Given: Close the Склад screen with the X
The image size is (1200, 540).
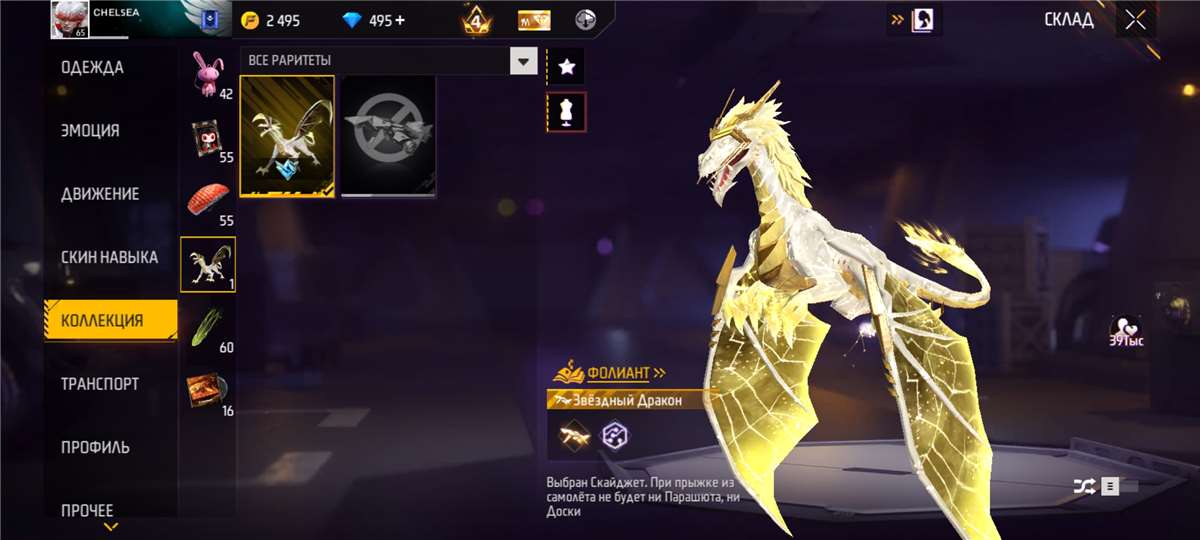Looking at the screenshot, I should pyautogui.click(x=1135, y=20).
